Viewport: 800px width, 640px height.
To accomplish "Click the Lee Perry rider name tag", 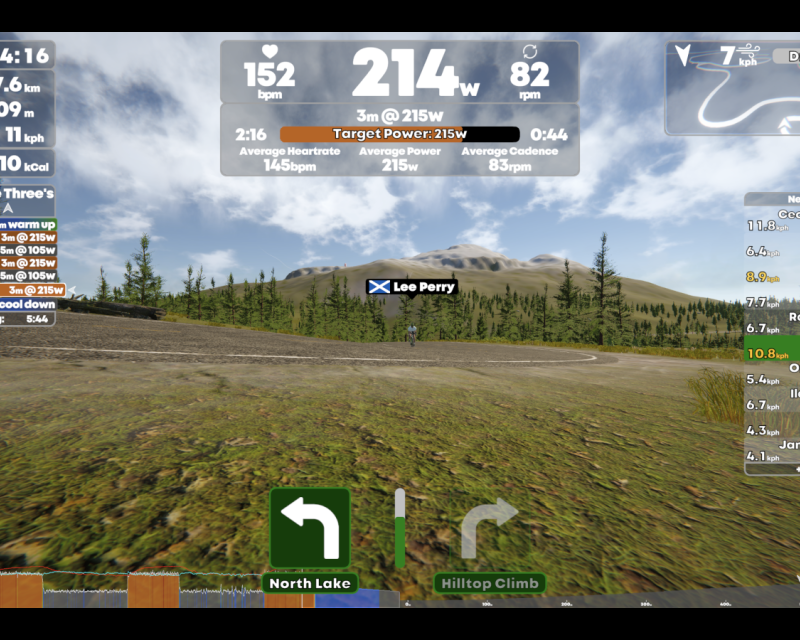I will click(x=412, y=287).
